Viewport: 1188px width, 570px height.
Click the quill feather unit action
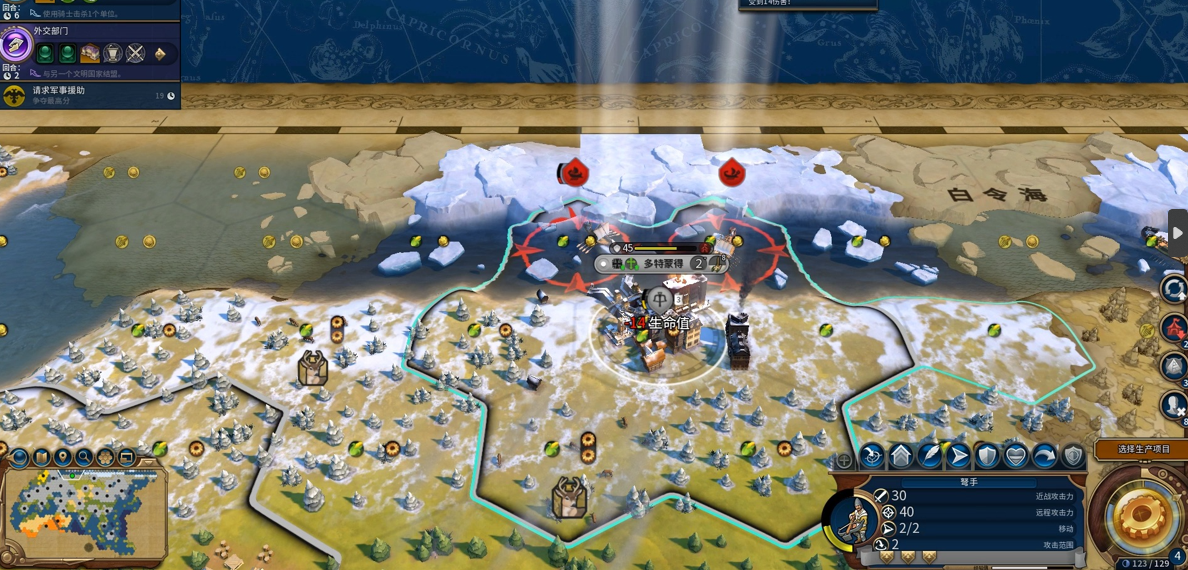[930, 456]
